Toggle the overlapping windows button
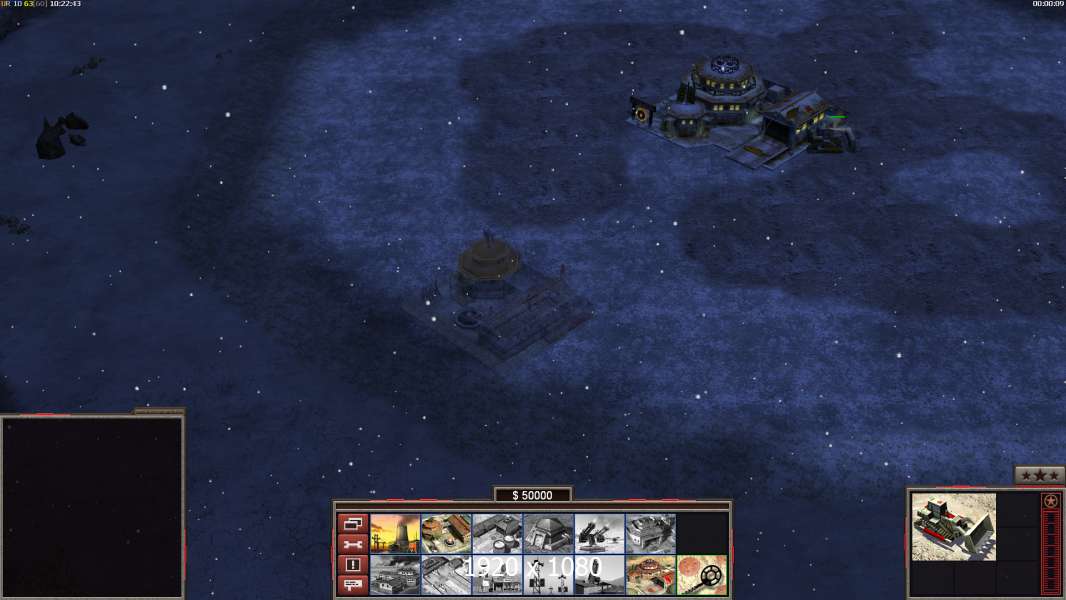 point(352,523)
